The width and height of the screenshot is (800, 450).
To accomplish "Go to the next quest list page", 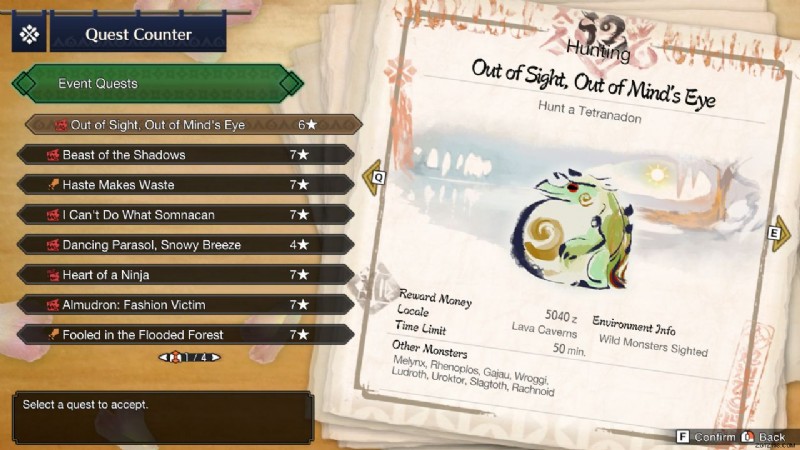I will 215,357.
